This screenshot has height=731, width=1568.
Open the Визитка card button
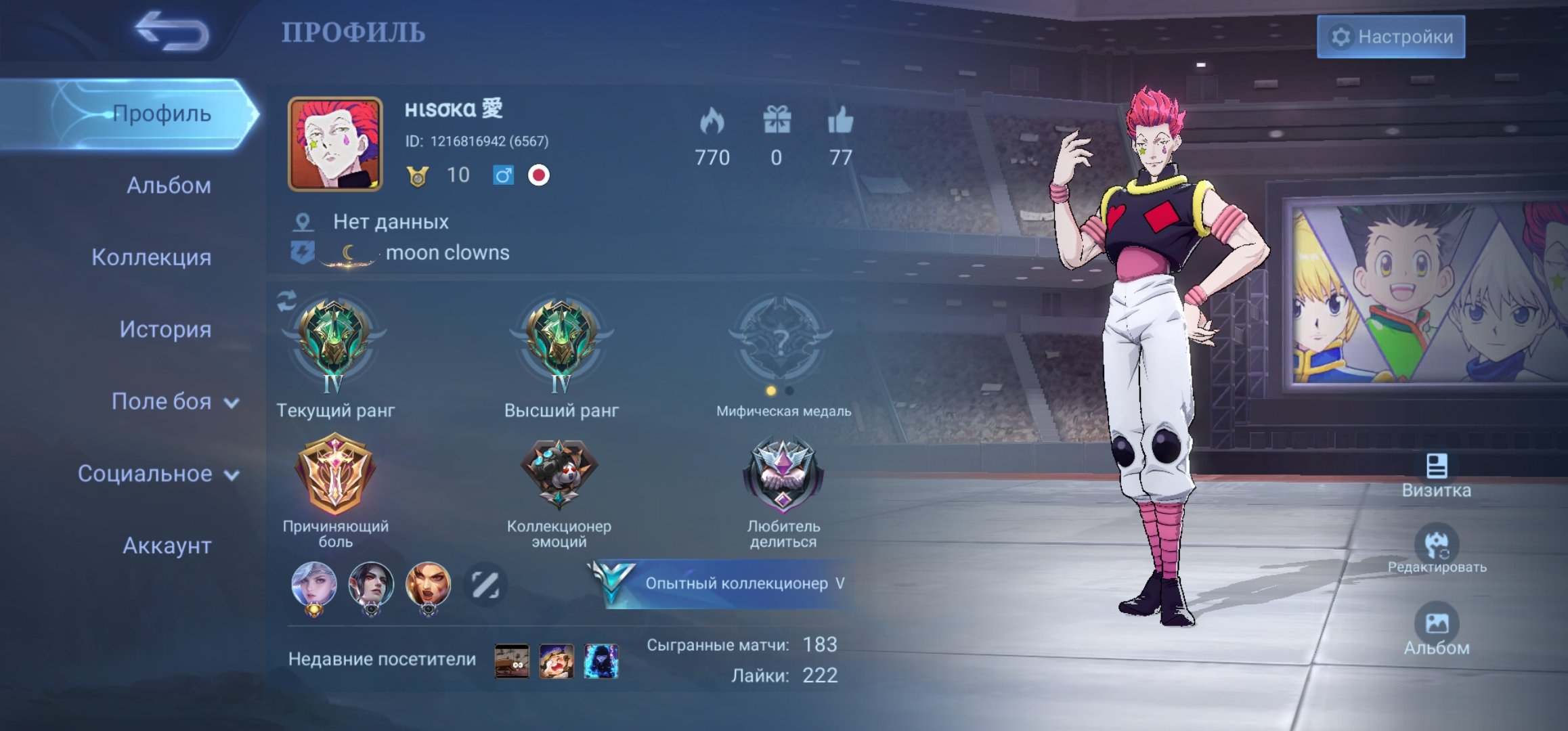point(1436,476)
